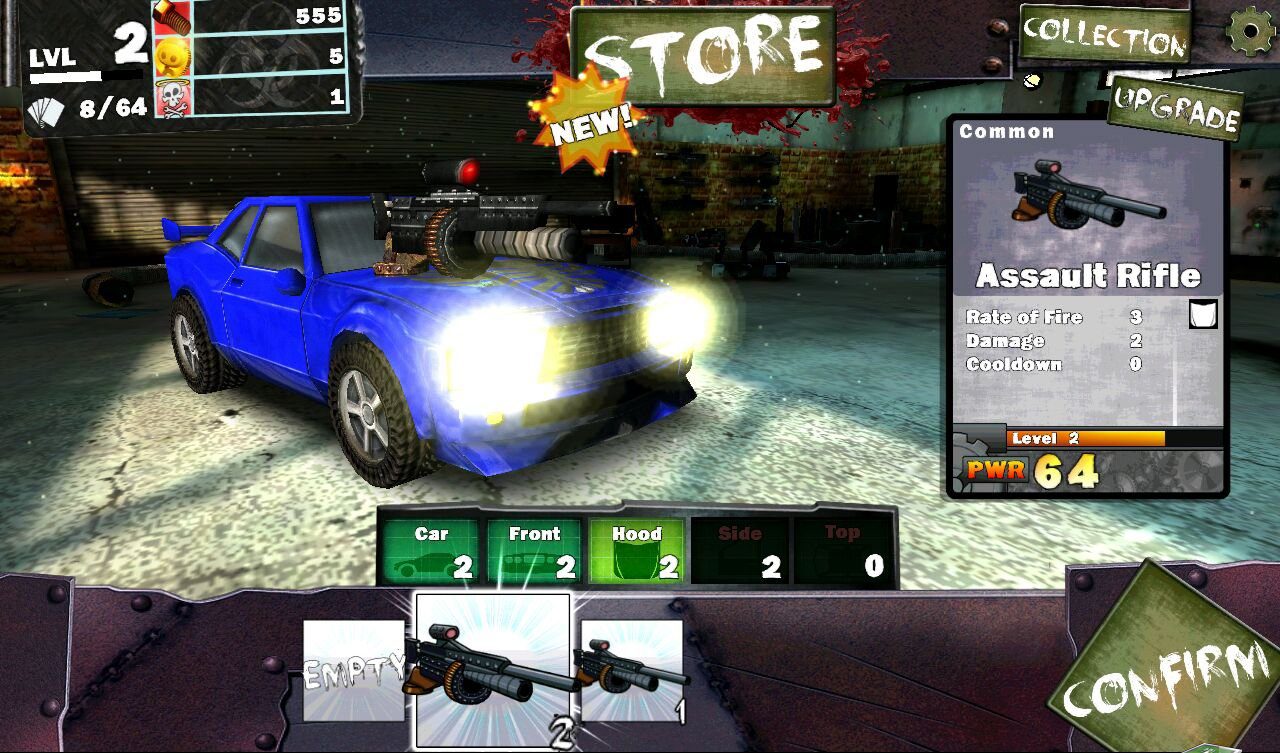Tap the Upgrade button
1280x753 pixels.
(1176, 109)
